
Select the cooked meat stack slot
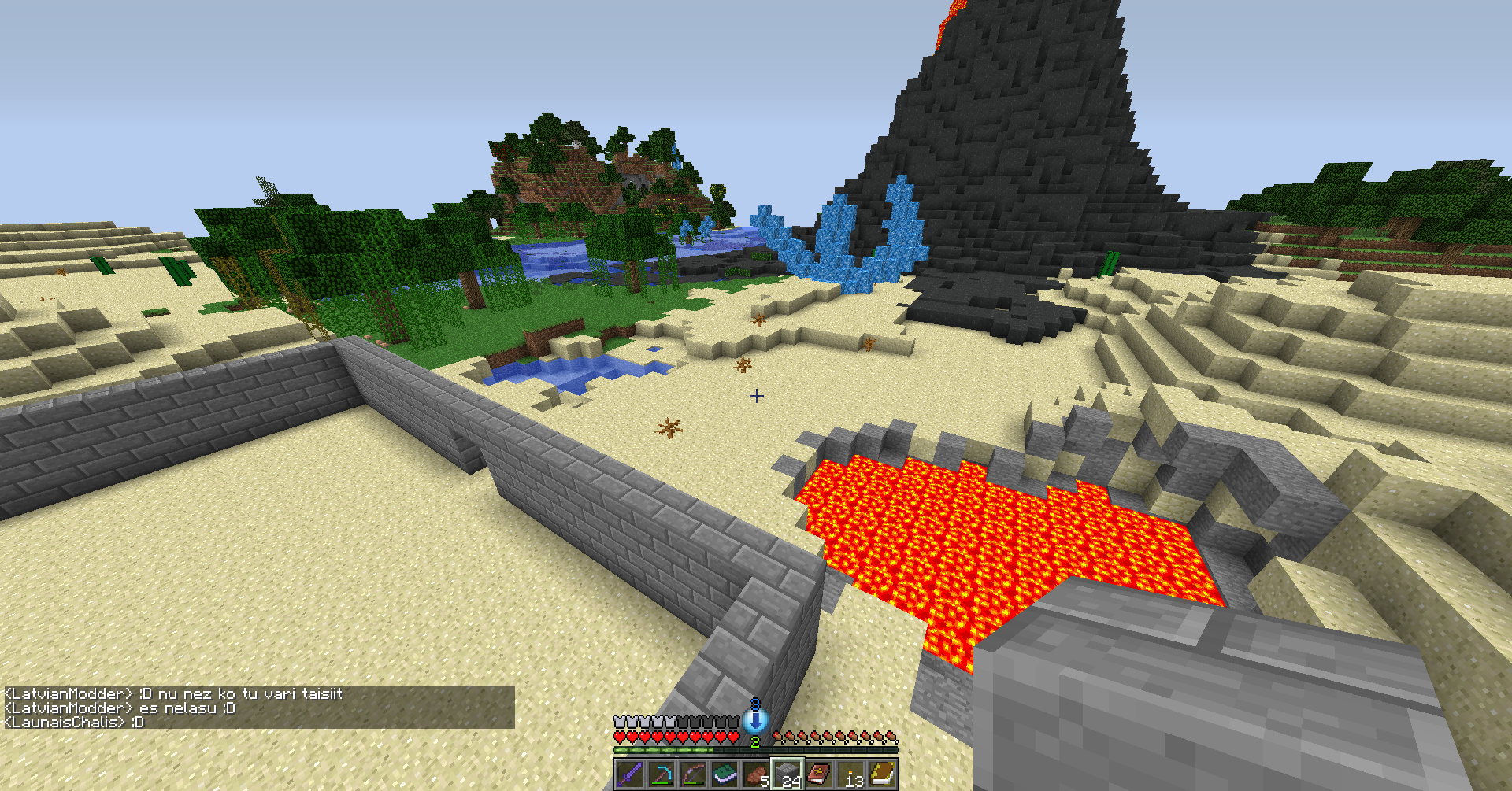tap(756, 774)
